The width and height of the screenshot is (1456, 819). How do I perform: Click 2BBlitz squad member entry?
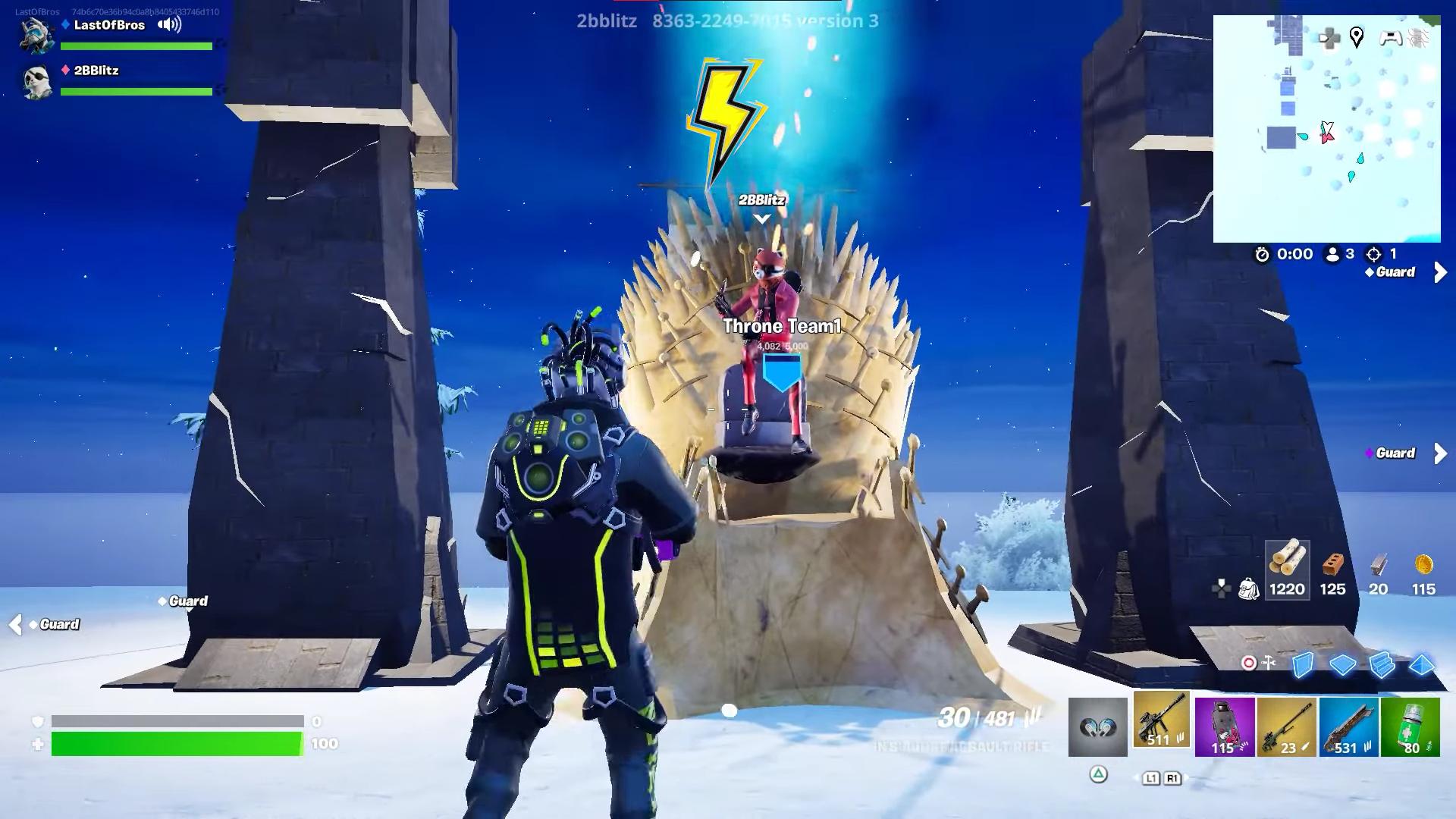point(96,71)
